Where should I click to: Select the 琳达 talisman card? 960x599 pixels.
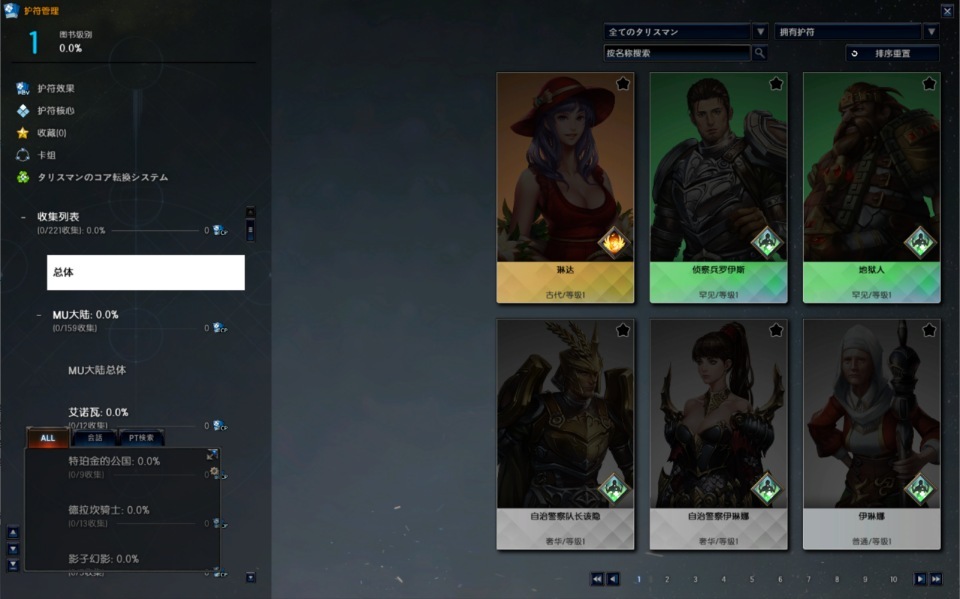click(565, 185)
